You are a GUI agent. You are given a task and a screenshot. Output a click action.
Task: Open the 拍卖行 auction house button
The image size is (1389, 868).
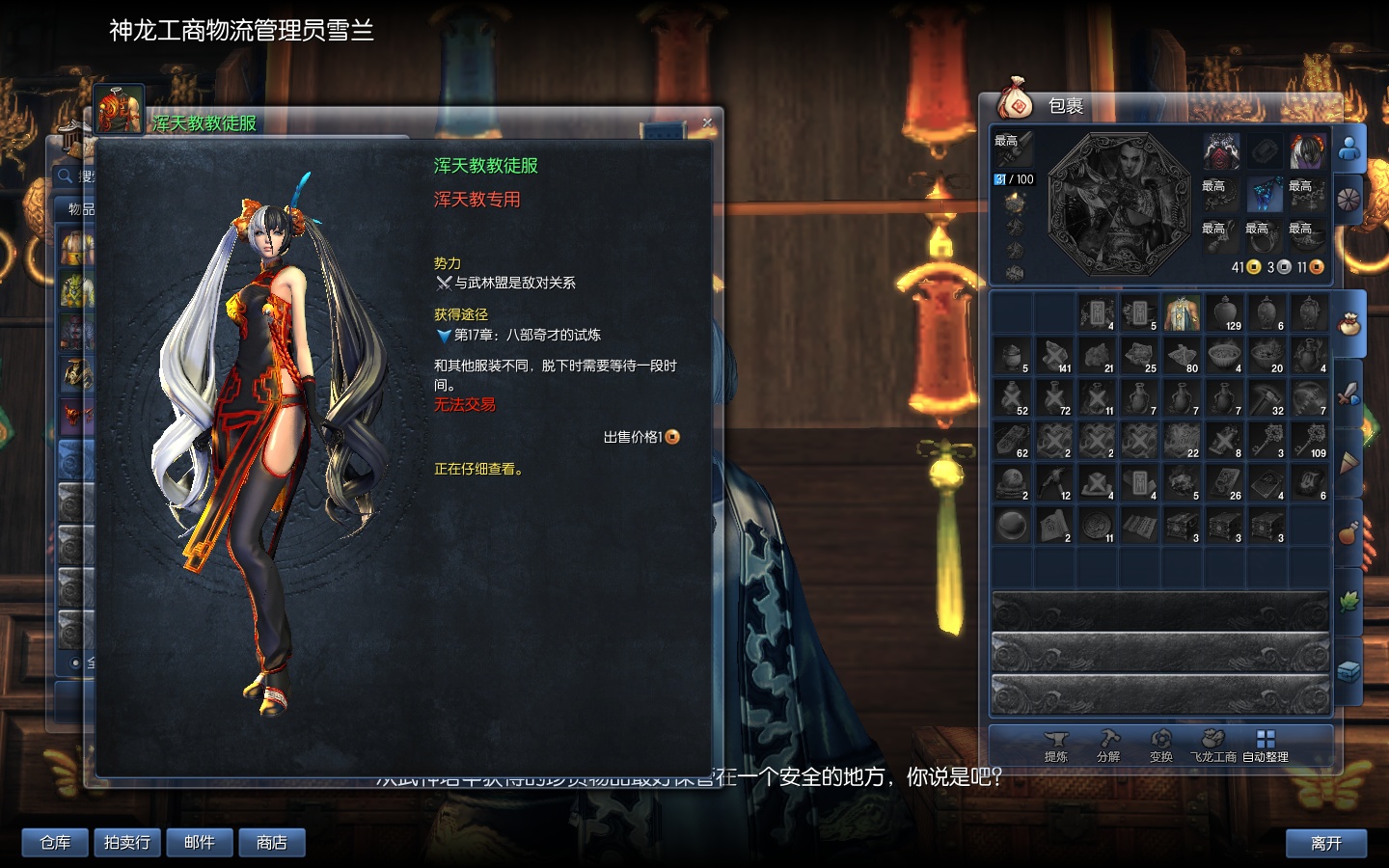126,842
